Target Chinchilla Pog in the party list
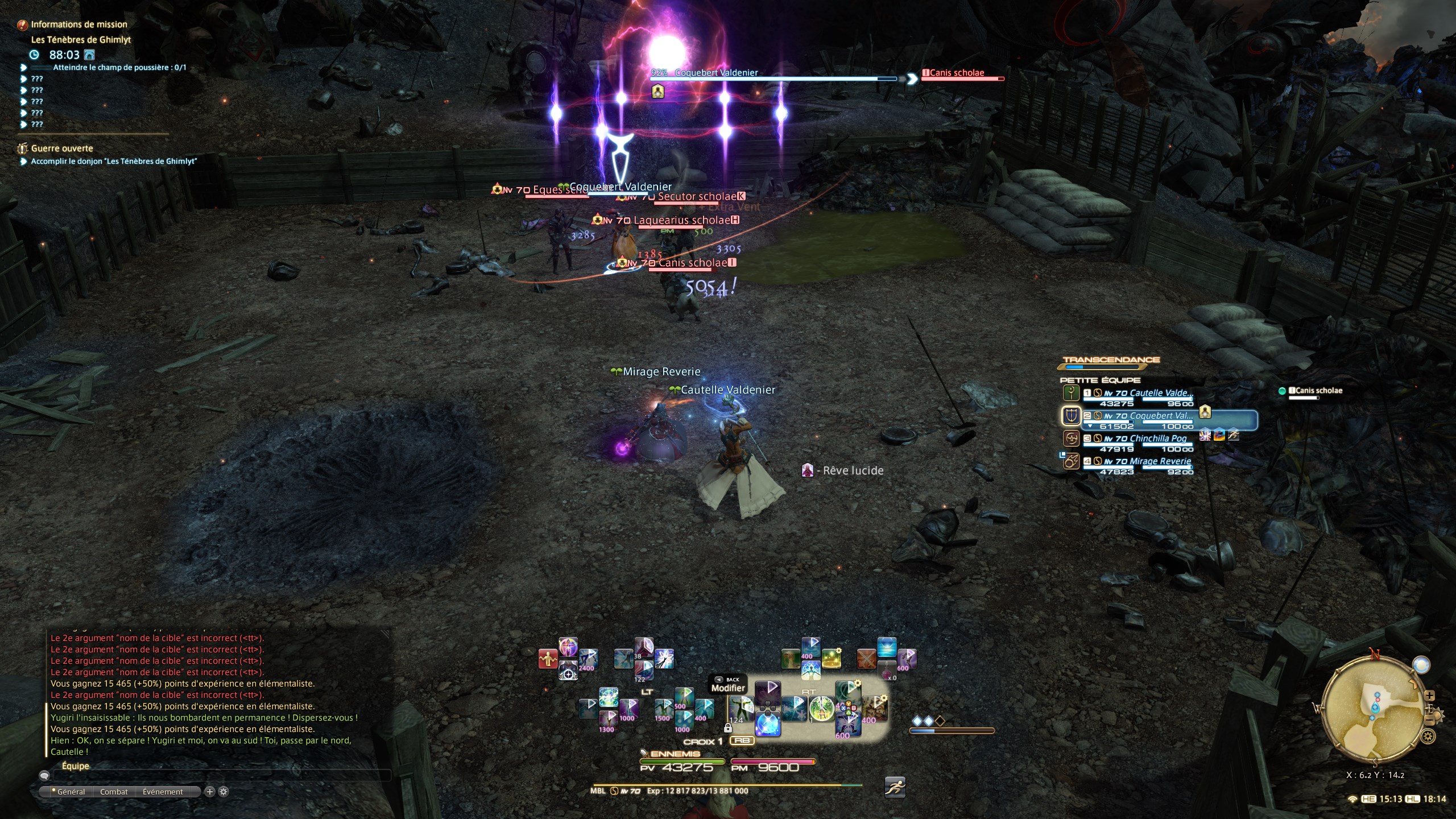The image size is (1456, 819). [x=1158, y=439]
